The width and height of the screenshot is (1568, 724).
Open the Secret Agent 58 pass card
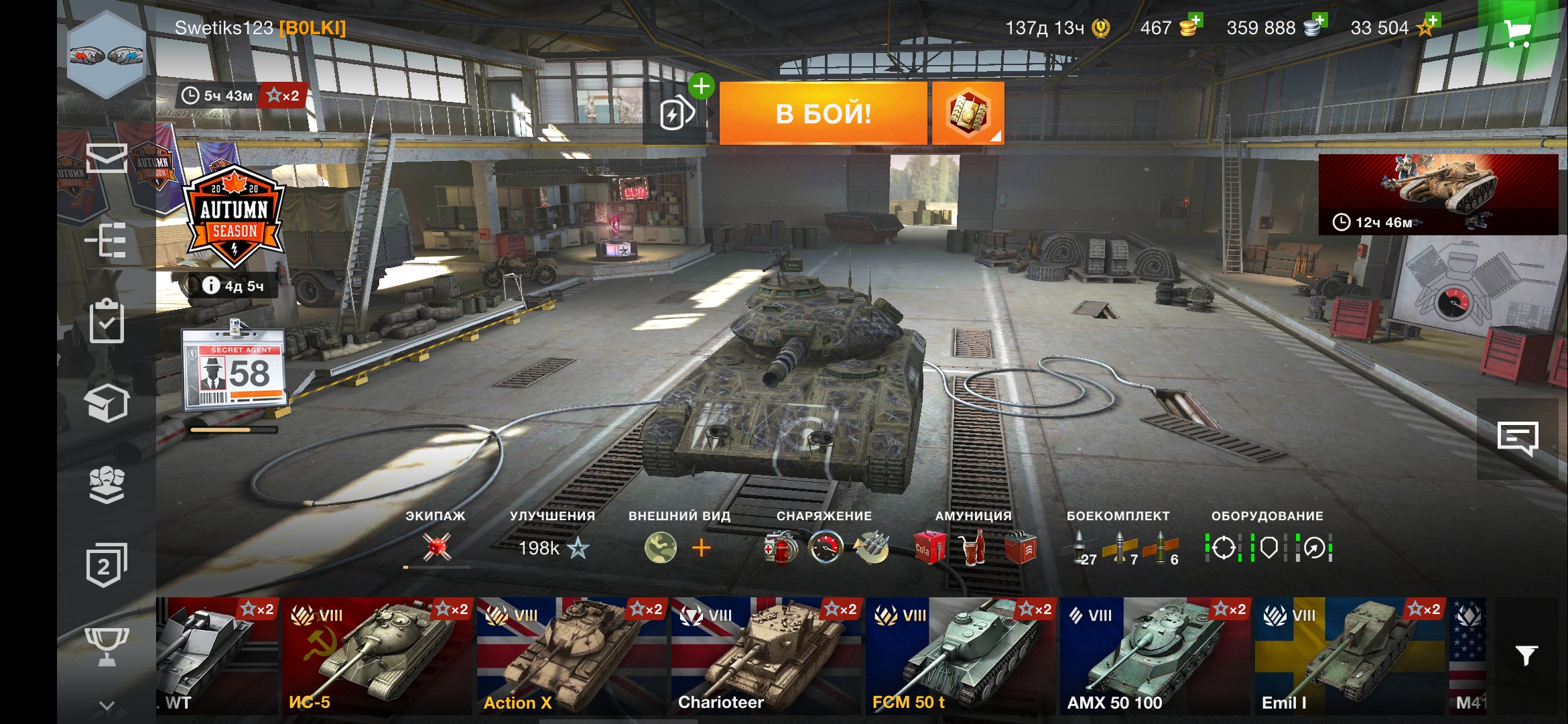click(x=234, y=369)
